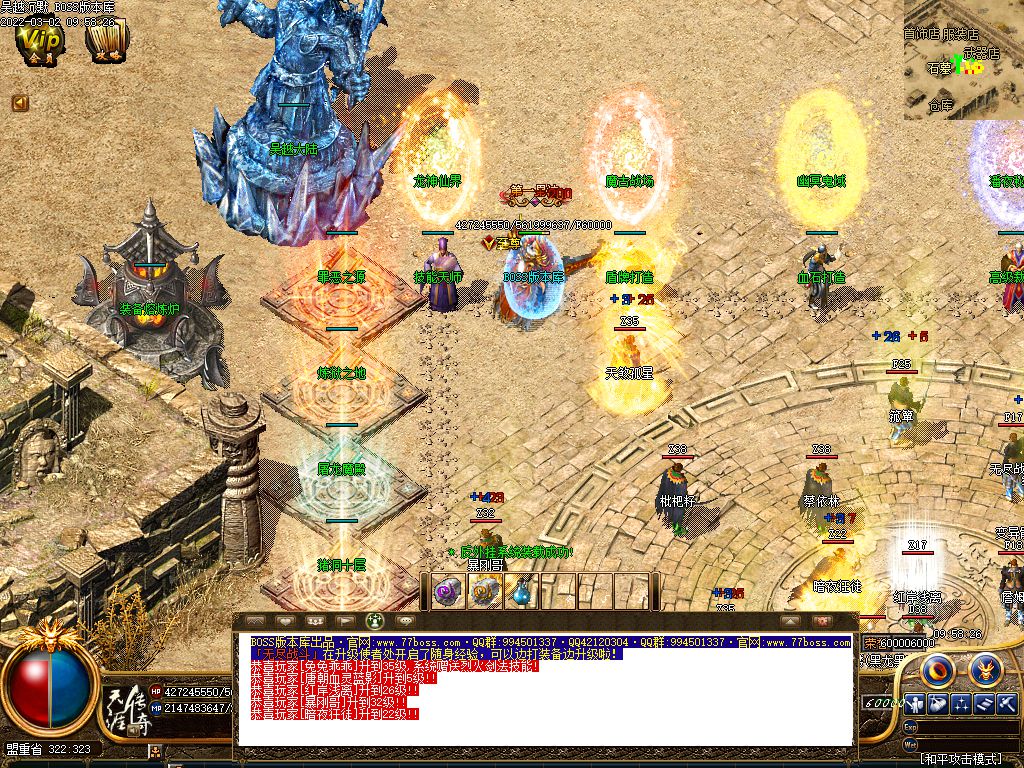The height and width of the screenshot is (768, 1024).
Task: Use the golden spiral stone hotbar item
Action: 486,593
